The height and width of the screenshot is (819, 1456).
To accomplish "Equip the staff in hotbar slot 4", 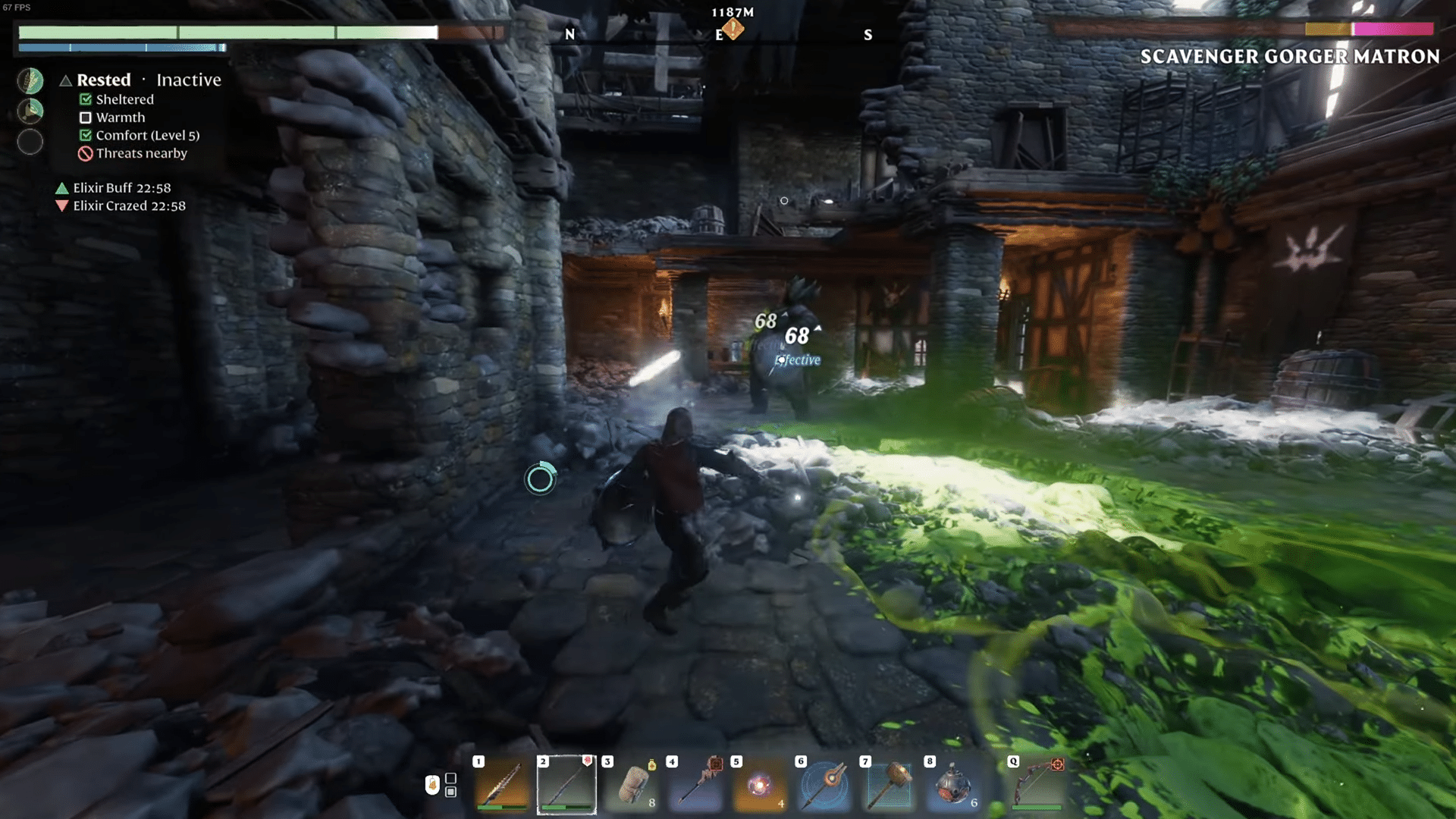I will [x=696, y=785].
